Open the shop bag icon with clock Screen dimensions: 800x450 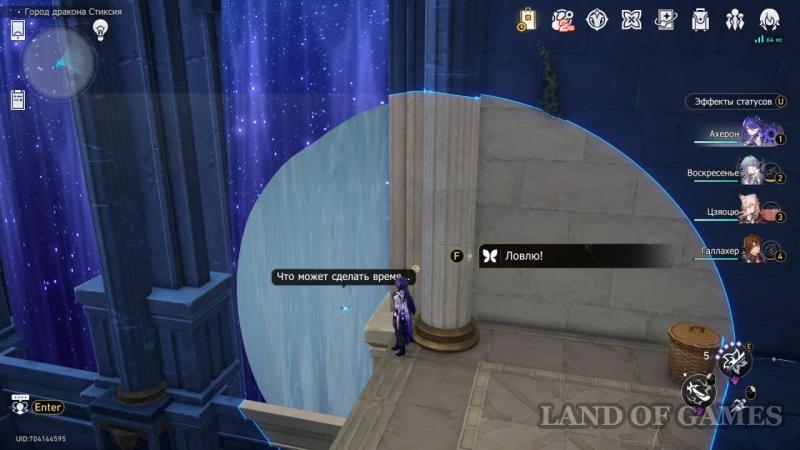527,19
